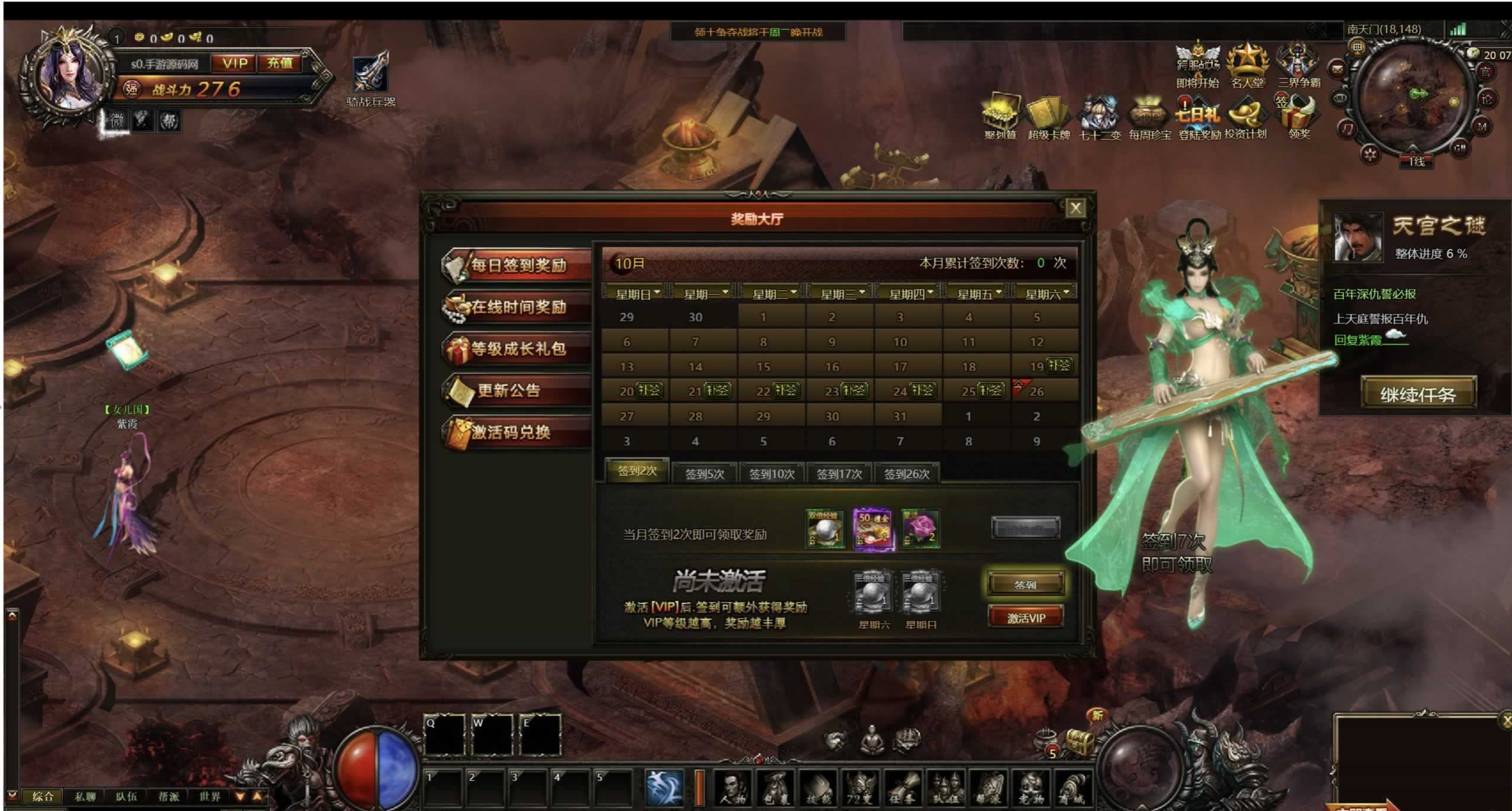
Task: Select the 签到26次 reward tab
Action: tap(906, 474)
